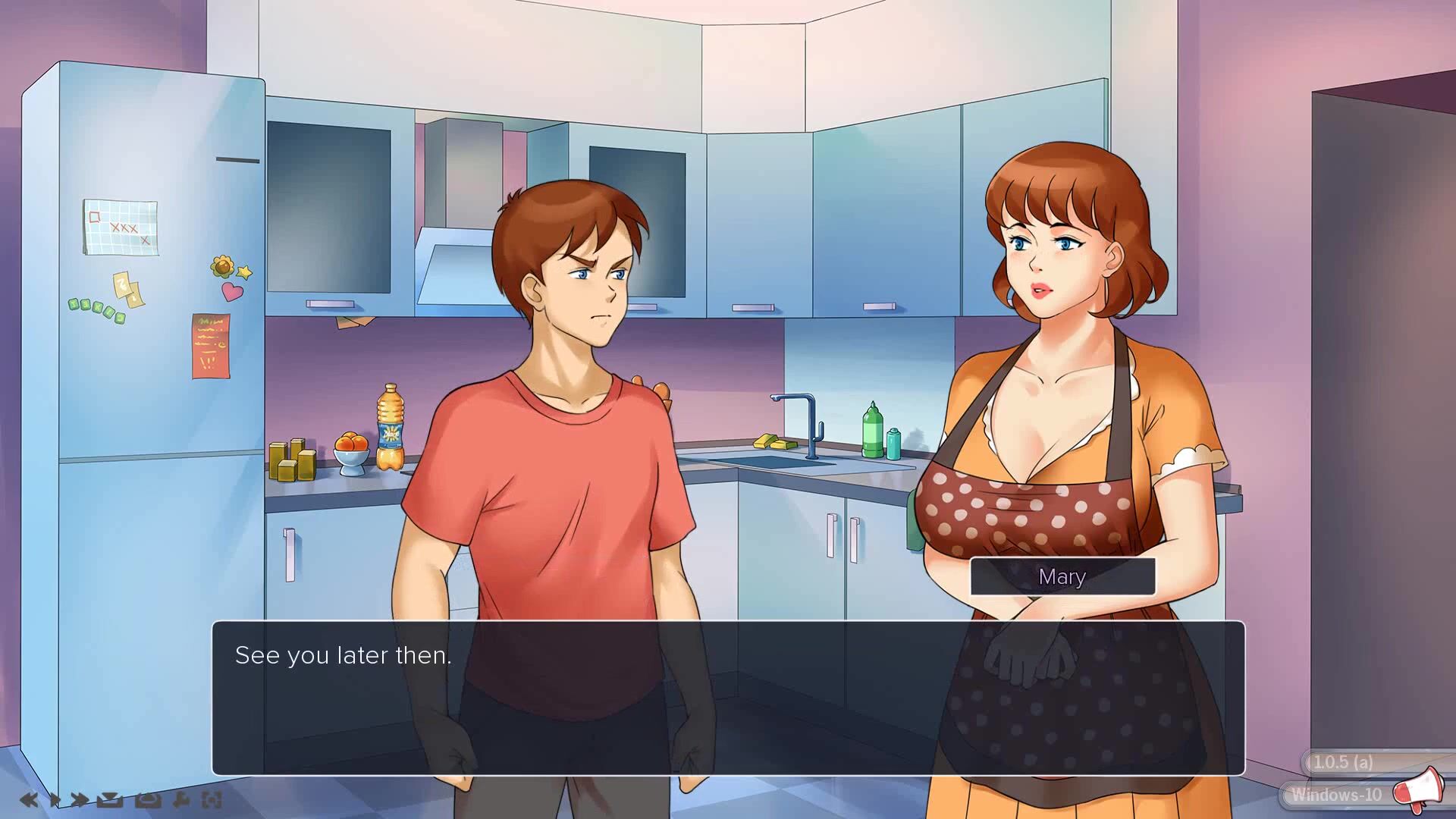Open the load tray icon
The height and width of the screenshot is (819, 1456).
point(148,799)
